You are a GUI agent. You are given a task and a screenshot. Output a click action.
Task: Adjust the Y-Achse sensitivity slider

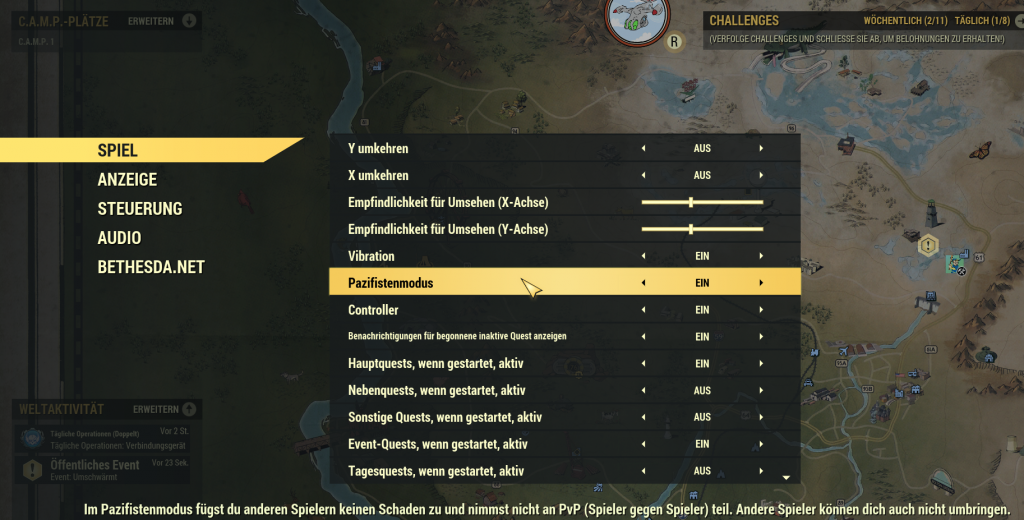pyautogui.click(x=691, y=229)
